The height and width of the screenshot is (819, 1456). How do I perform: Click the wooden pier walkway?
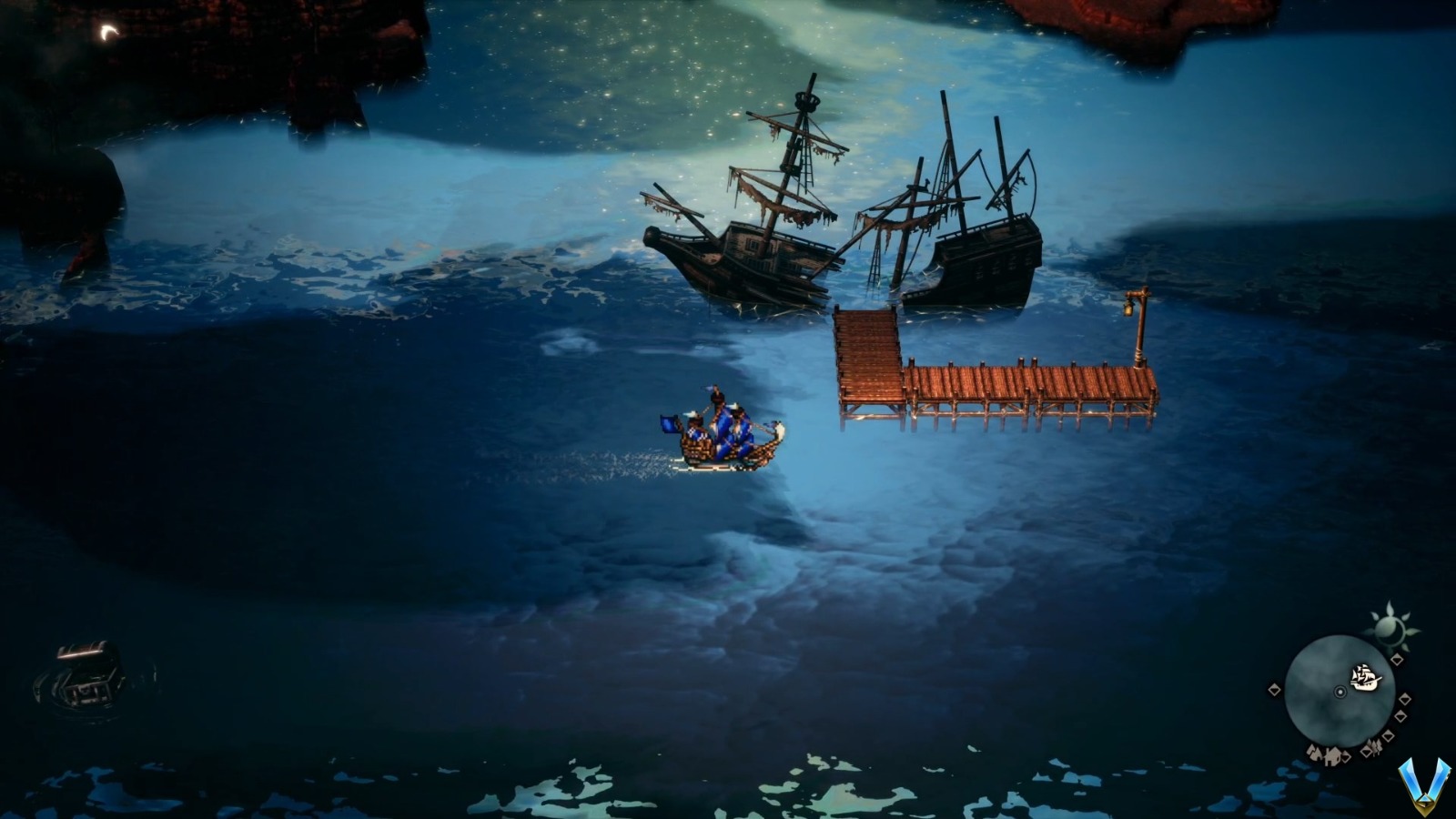1001,382
